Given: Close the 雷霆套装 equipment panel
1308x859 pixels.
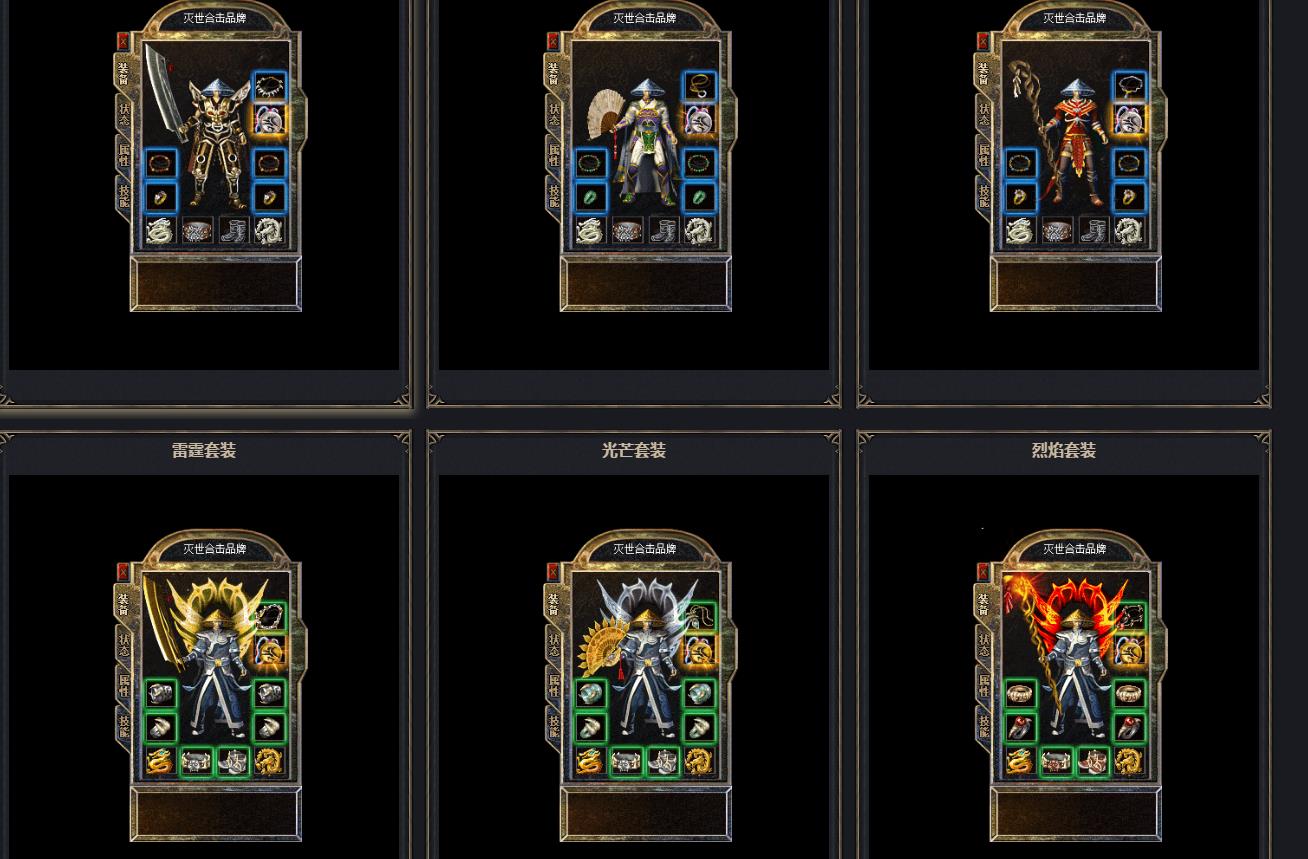Looking at the screenshot, I should pos(123,571).
